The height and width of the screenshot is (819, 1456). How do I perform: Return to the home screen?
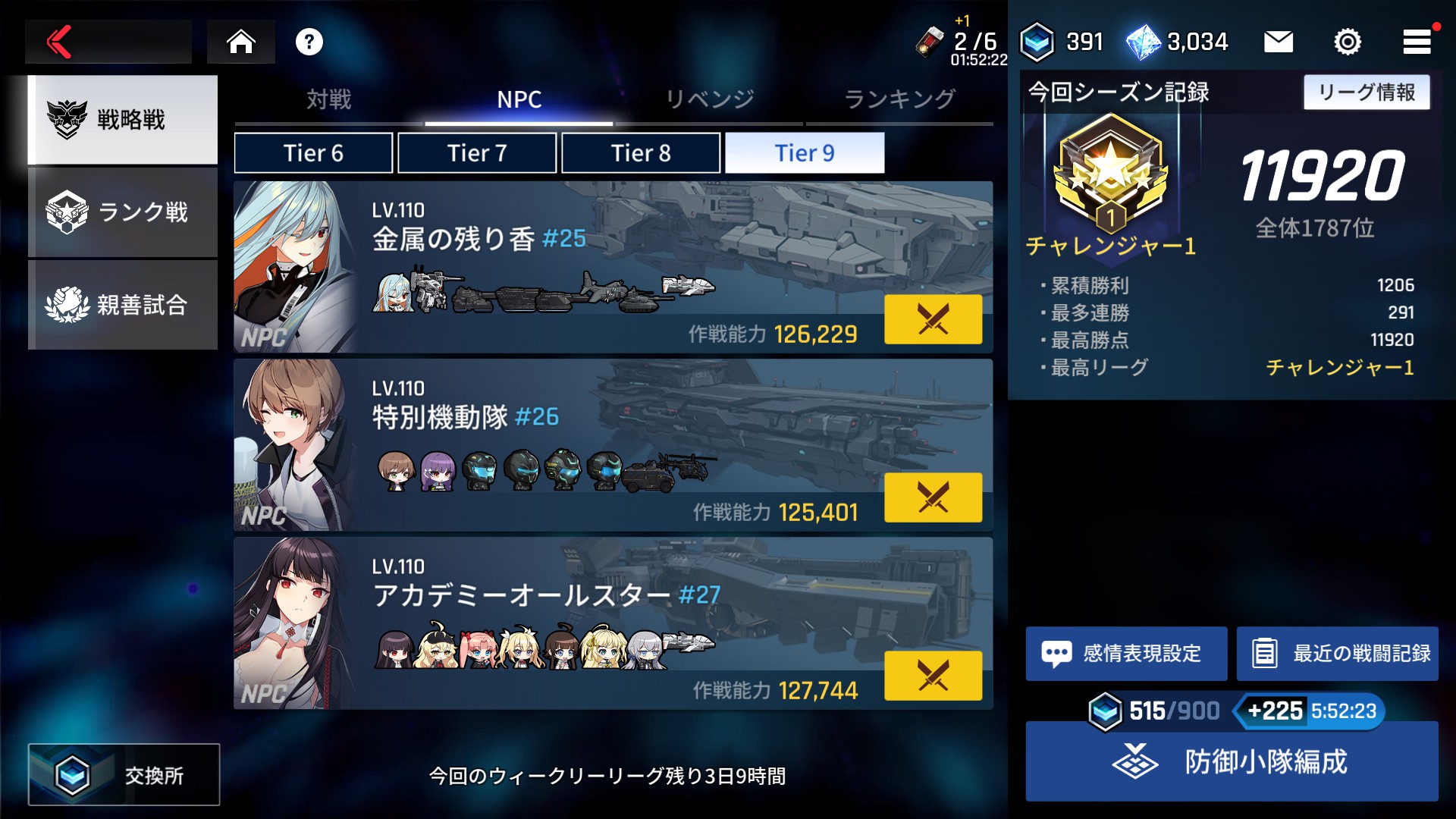point(241,42)
